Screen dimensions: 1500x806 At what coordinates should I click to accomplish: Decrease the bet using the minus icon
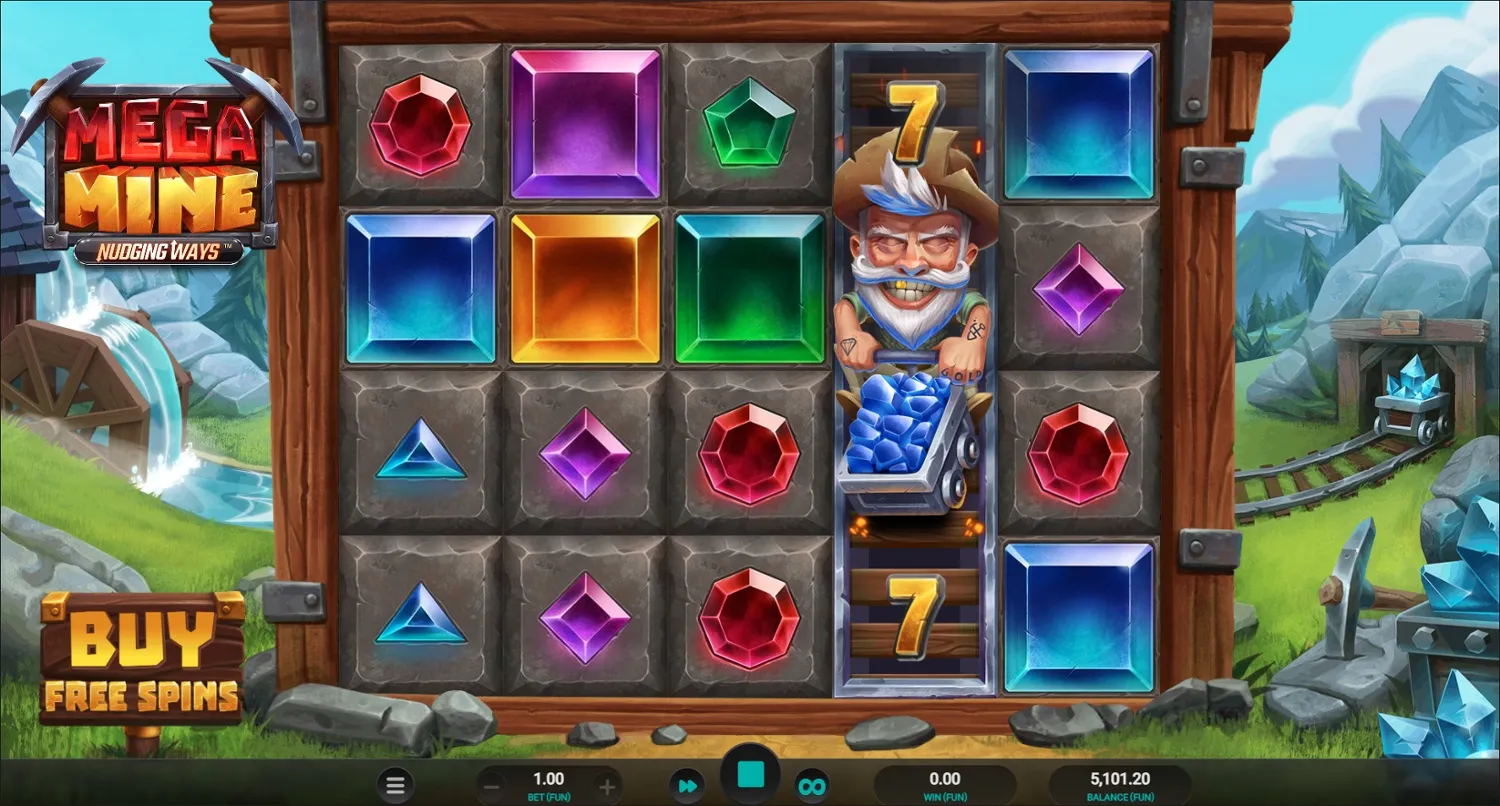[492, 785]
